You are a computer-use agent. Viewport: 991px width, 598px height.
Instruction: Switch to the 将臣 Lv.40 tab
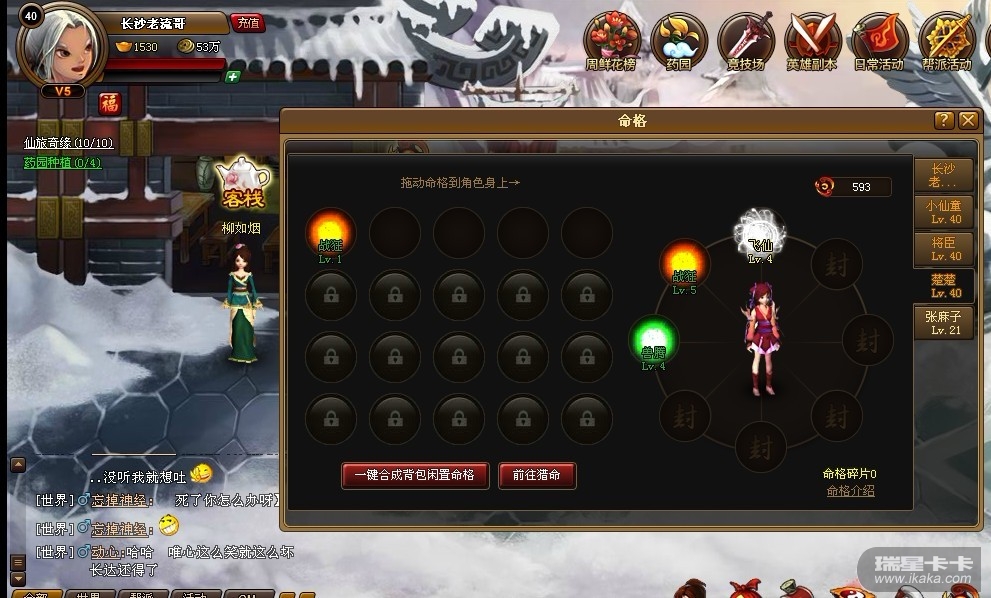click(x=944, y=248)
